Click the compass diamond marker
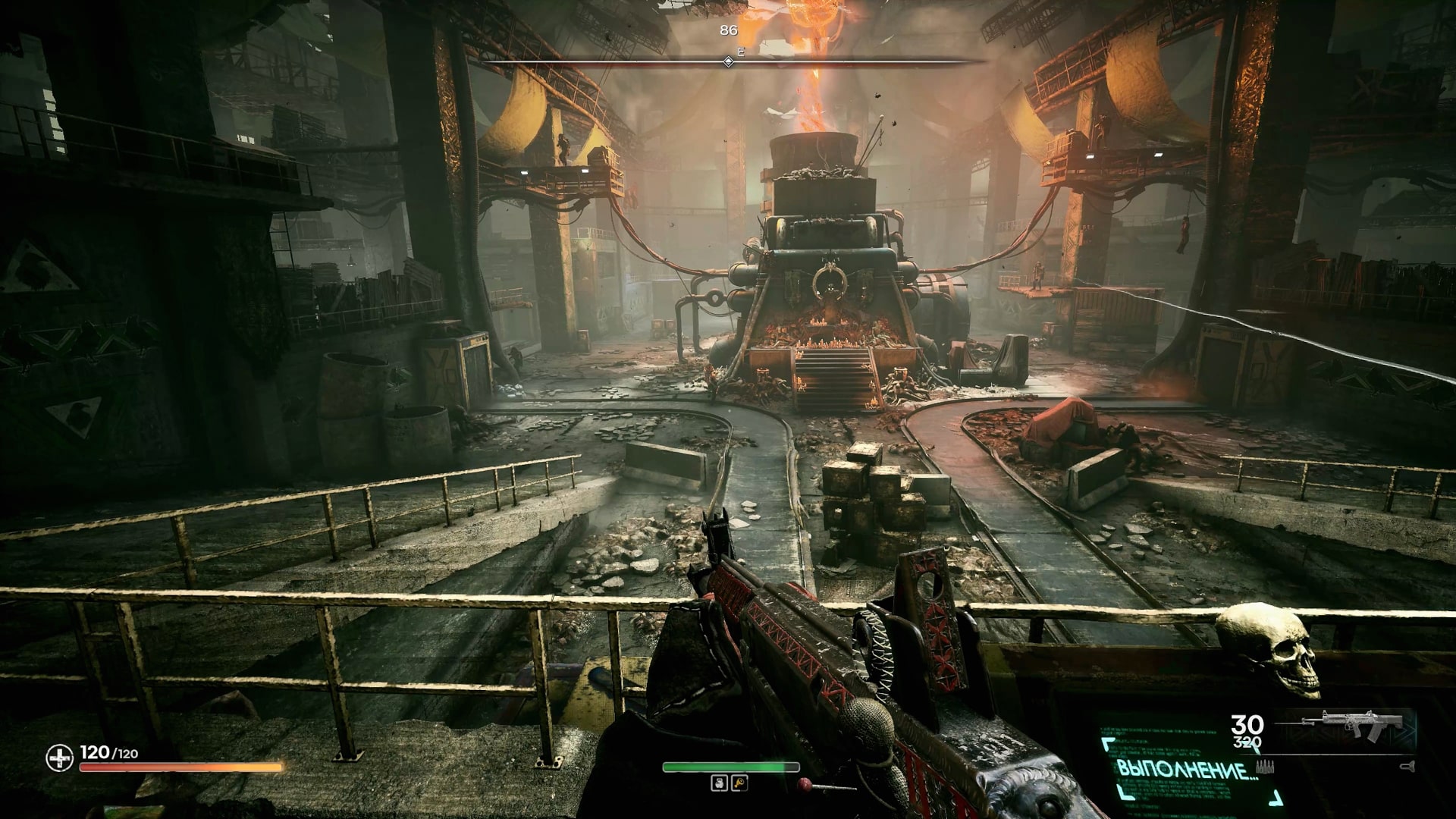The width and height of the screenshot is (1456, 819). click(x=728, y=61)
